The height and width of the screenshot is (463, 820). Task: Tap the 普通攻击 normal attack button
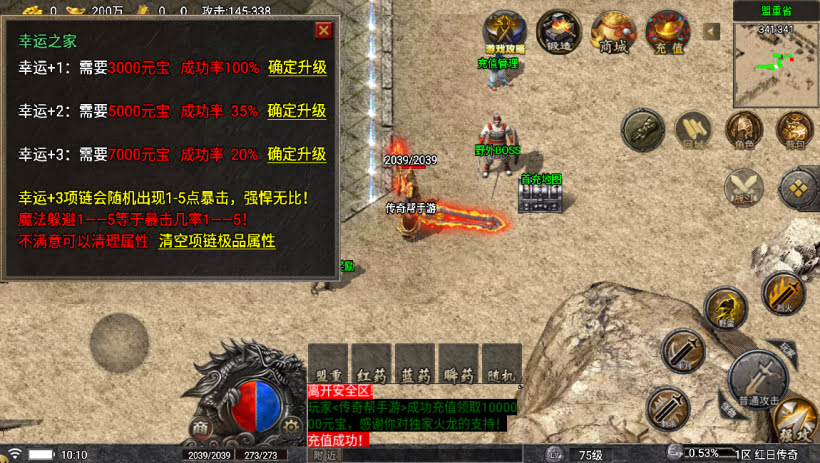757,379
